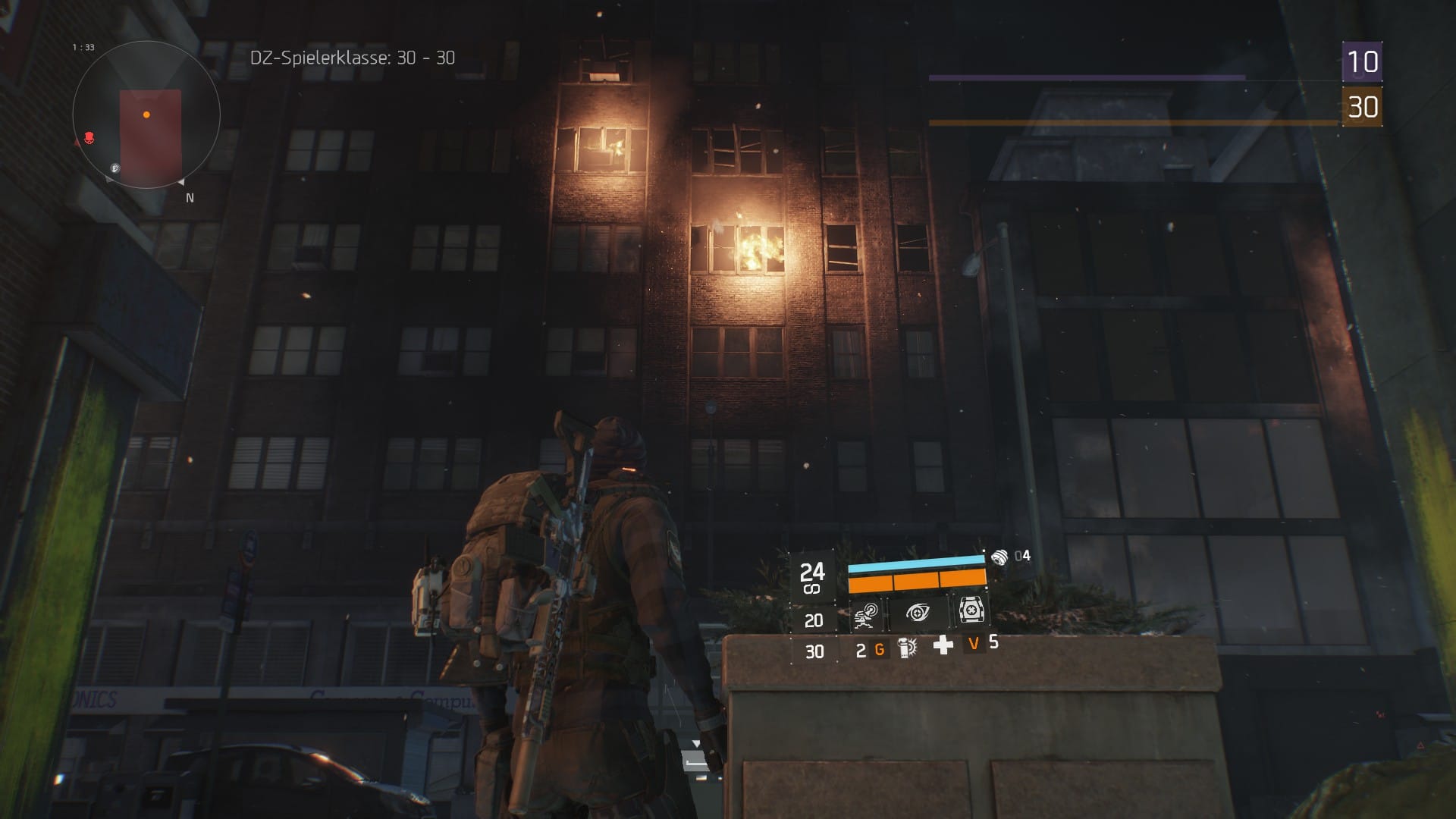This screenshot has width=1456, height=819.
Task: Throw the flashbang grenade icon
Action: (x=906, y=648)
